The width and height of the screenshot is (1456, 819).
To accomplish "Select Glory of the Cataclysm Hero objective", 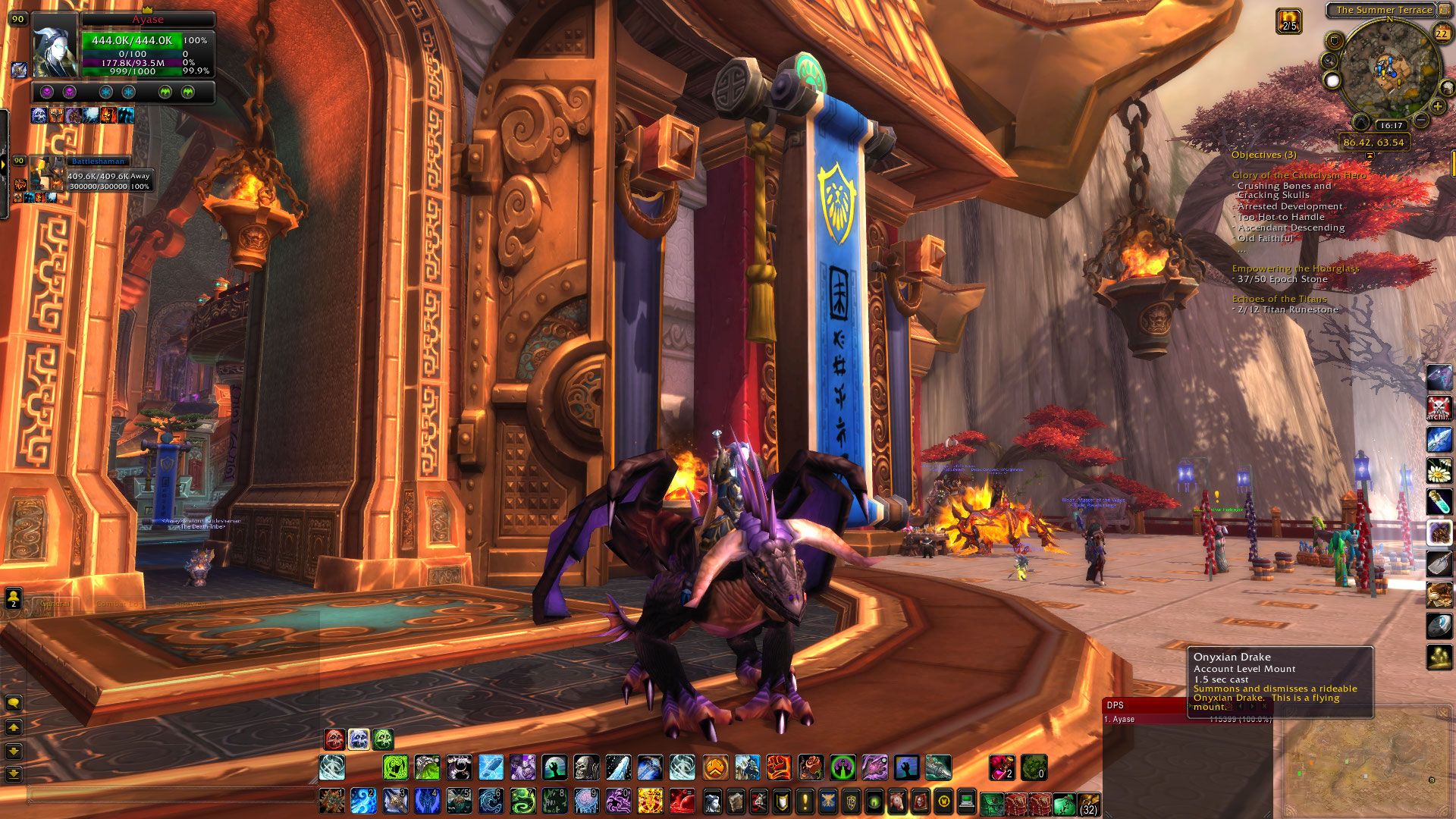I will 1298,175.
